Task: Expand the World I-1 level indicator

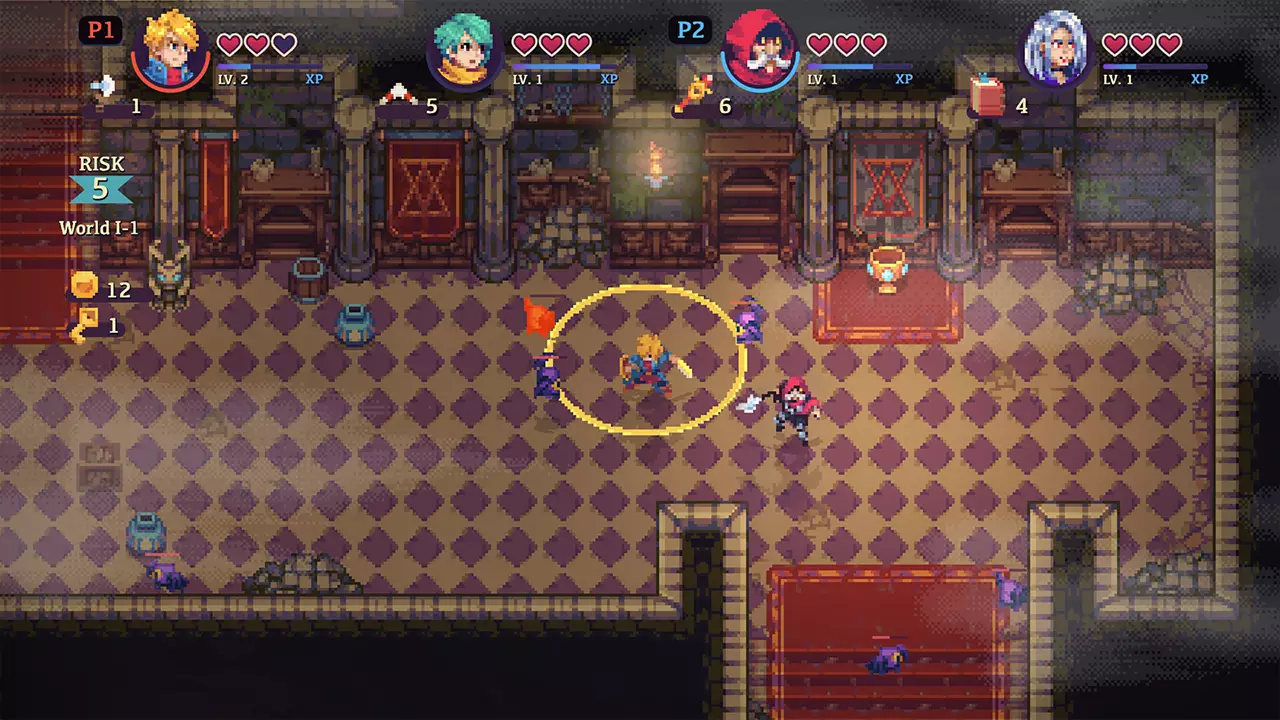Action: 99,228
